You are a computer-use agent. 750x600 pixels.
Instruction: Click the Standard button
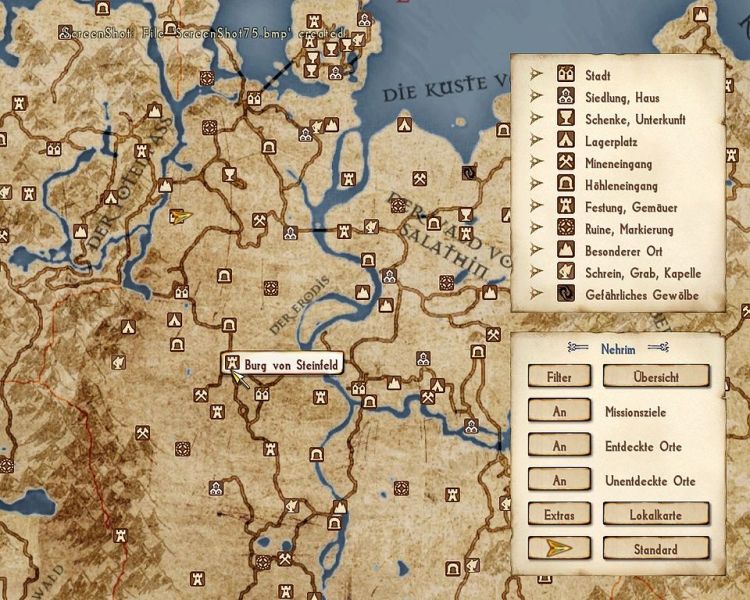(656, 549)
